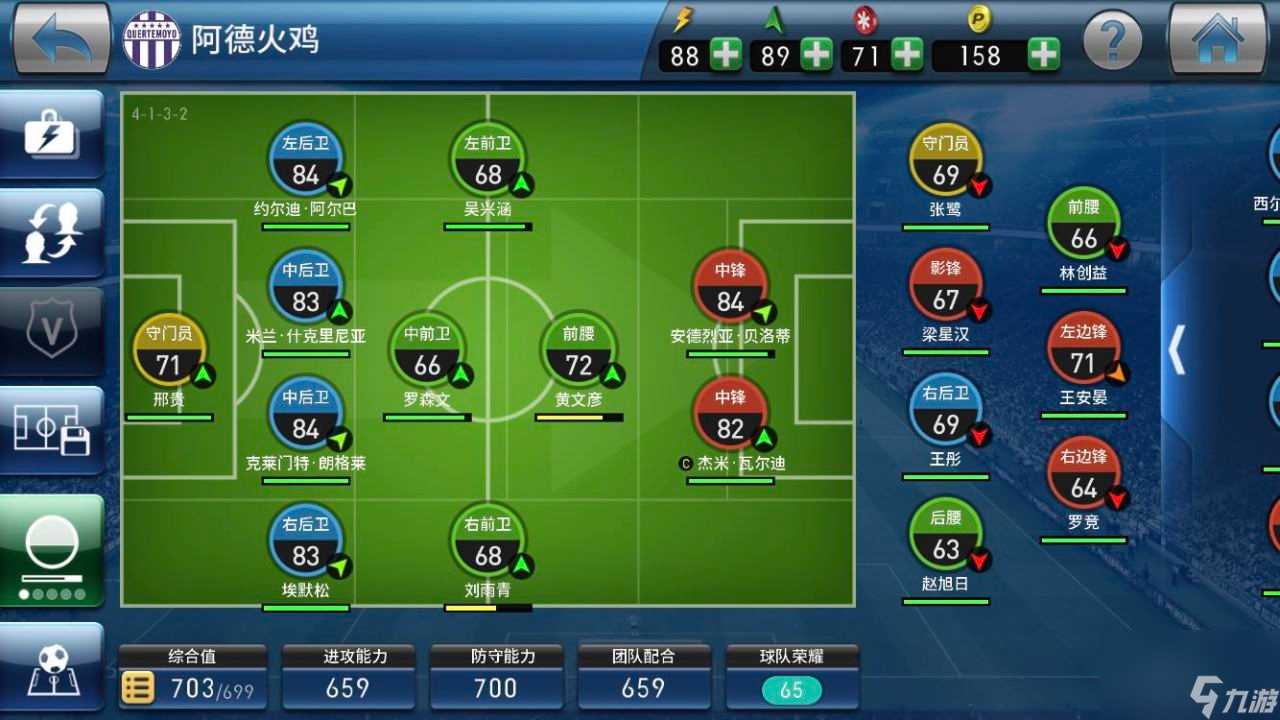Viewport: 1280px width, 720px height.
Task: Select bench left winger 王安晏
Action: pyautogui.click(x=1083, y=354)
